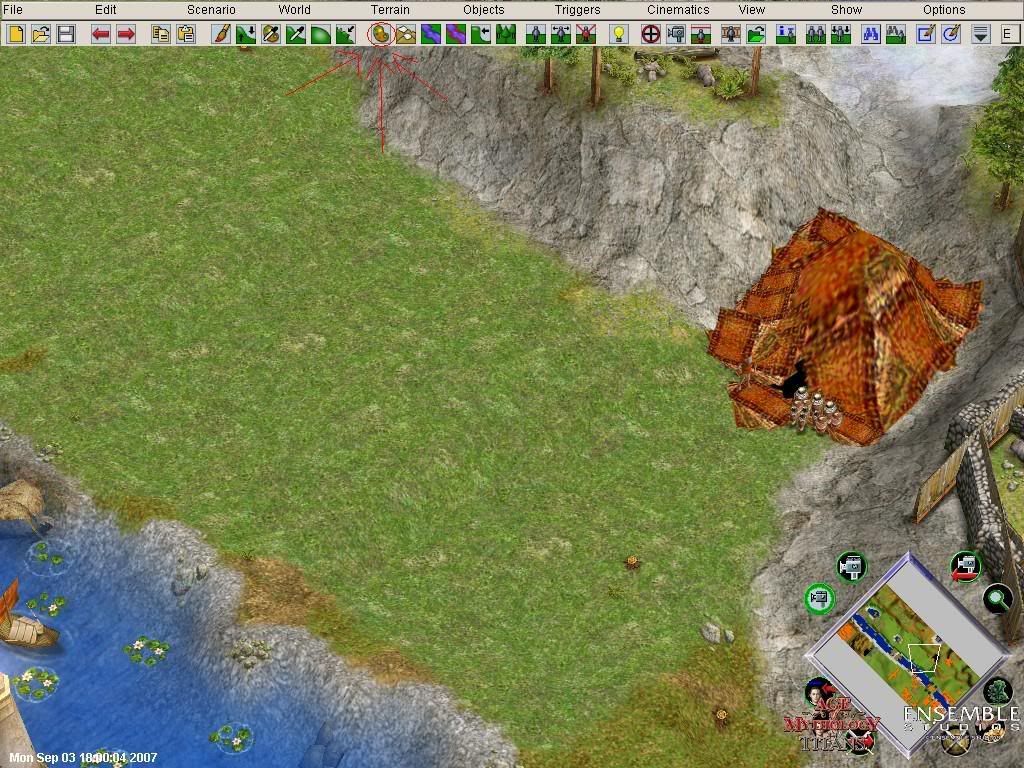Click the magnifying glass button beside minimap

[x=997, y=599]
